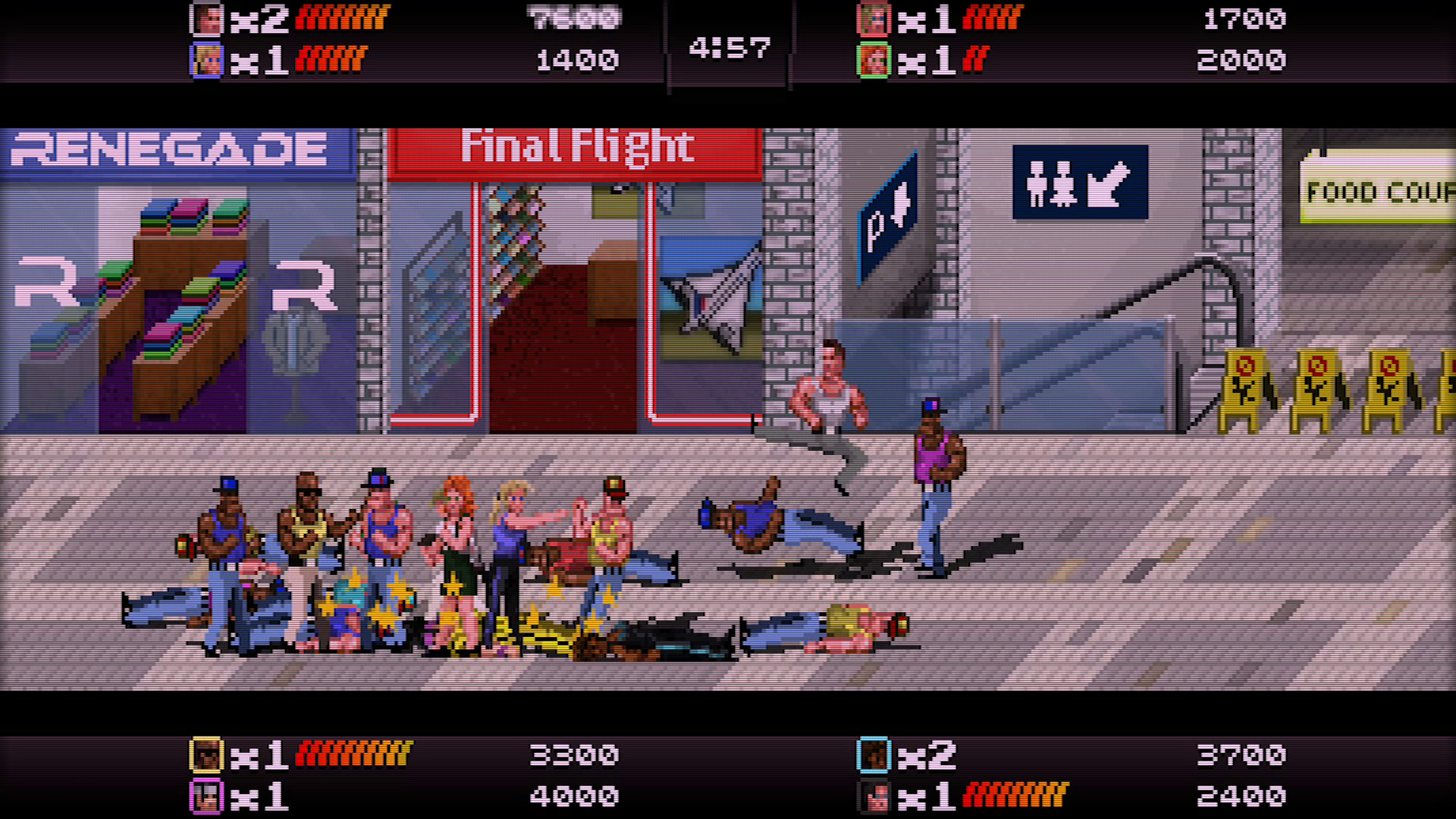The width and height of the screenshot is (1456, 819).
Task: Choose the yellow-framed player portrait
Action: [x=206, y=755]
